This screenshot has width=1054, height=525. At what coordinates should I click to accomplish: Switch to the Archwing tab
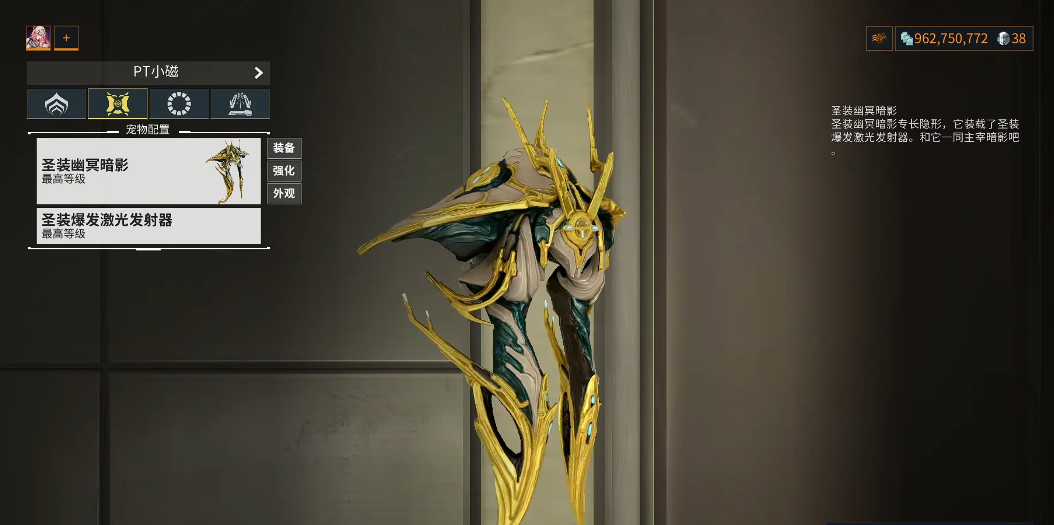pos(240,104)
